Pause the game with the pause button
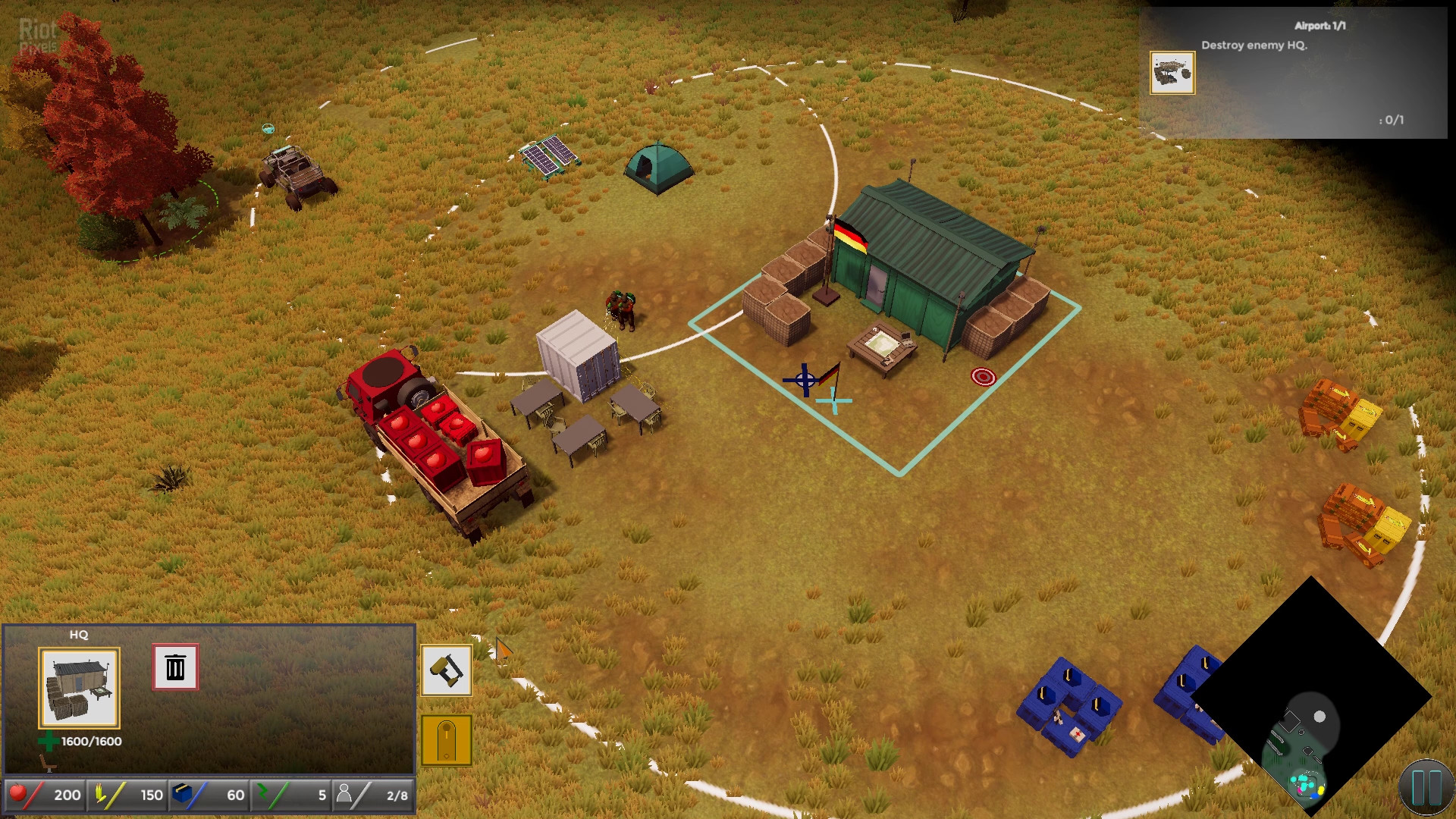 coord(1425,789)
